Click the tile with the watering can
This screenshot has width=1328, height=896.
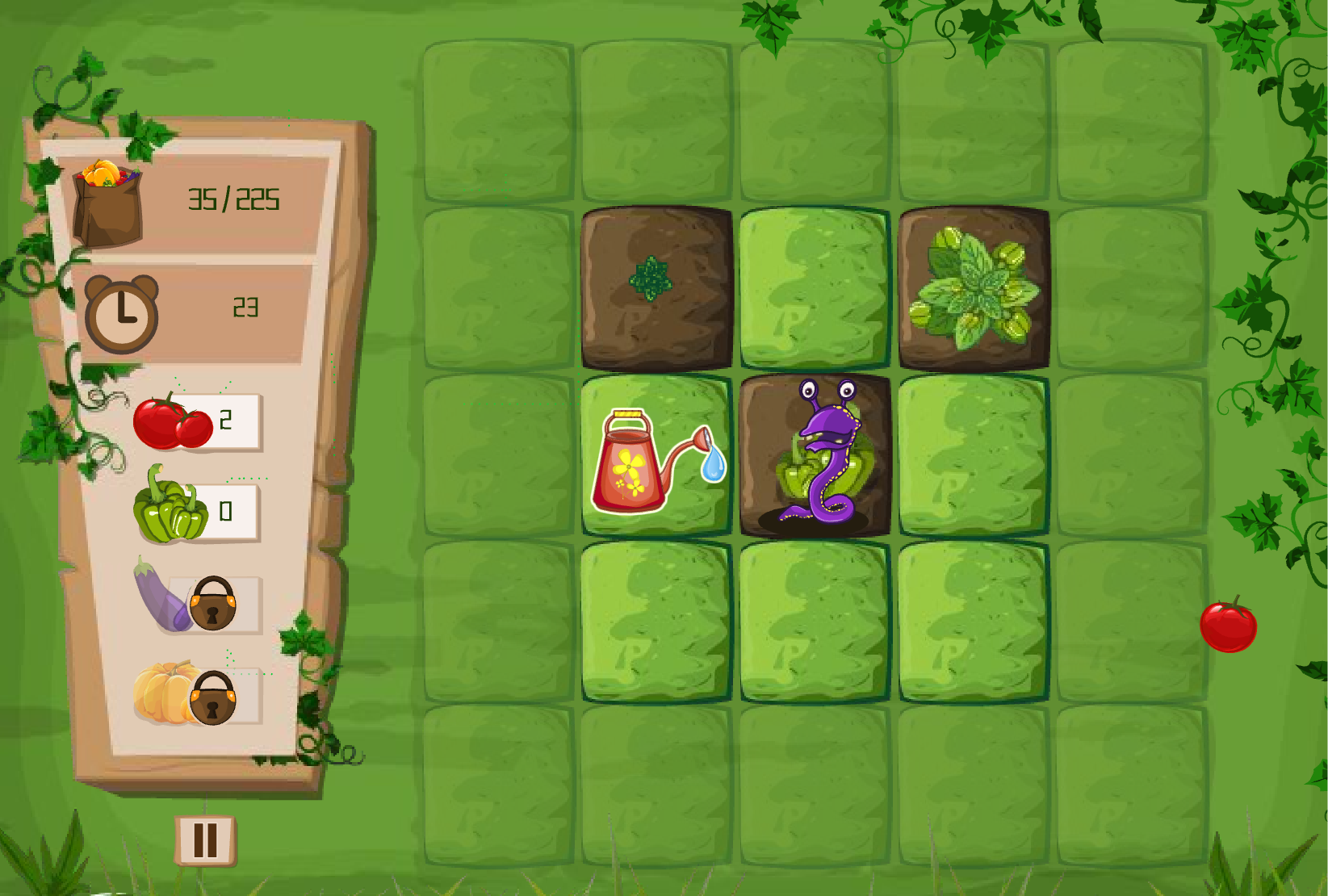[656, 456]
